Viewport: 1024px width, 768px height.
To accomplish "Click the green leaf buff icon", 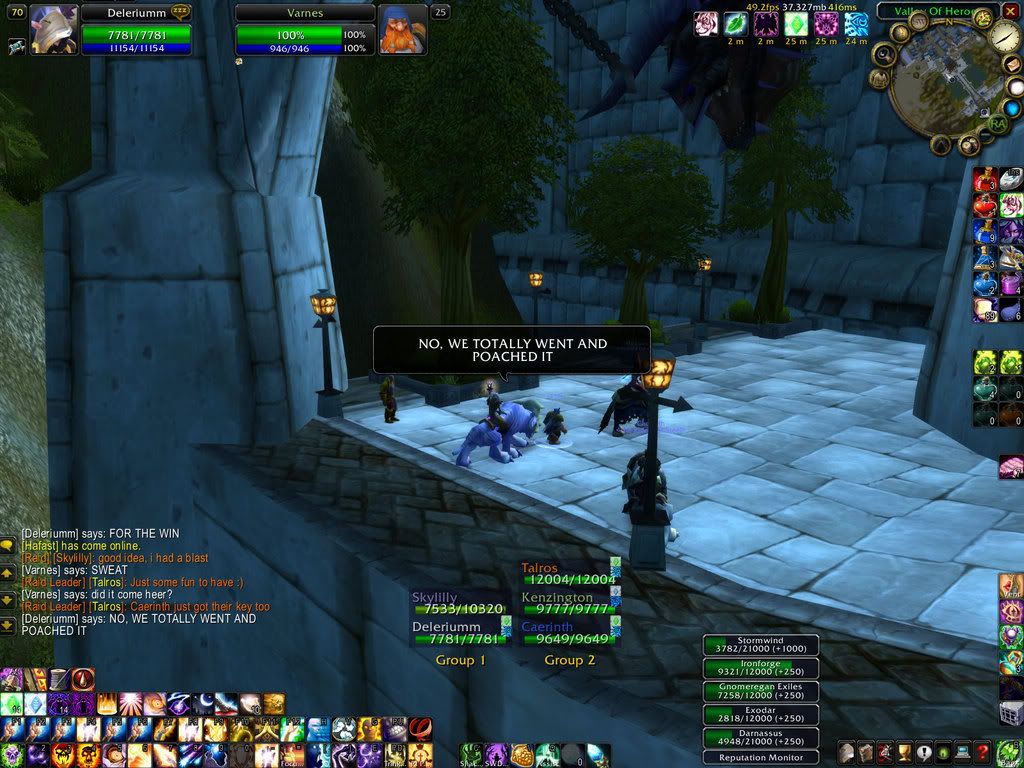I will click(x=736, y=23).
